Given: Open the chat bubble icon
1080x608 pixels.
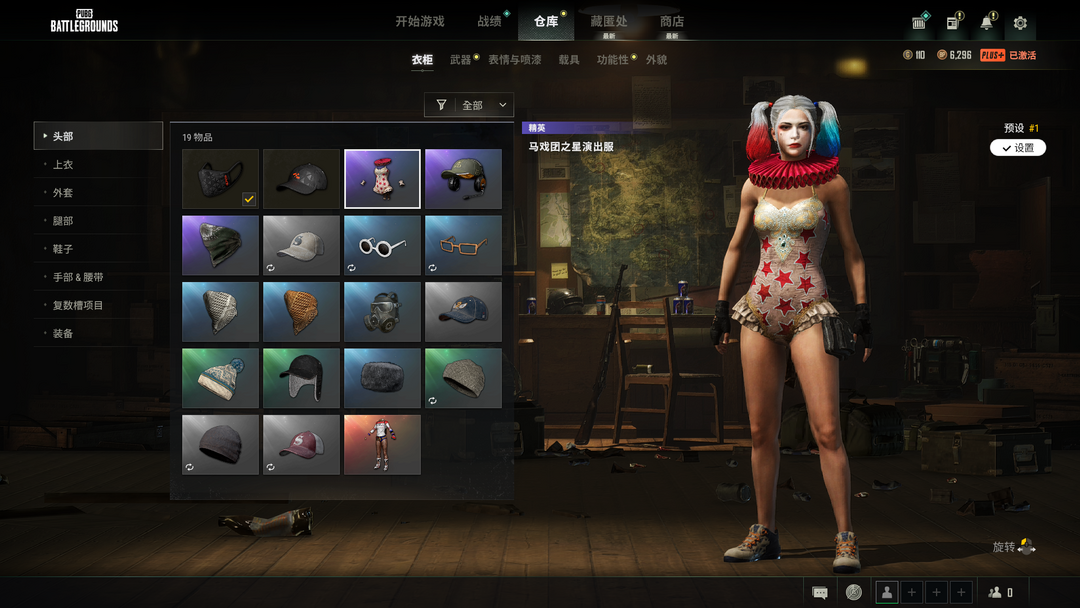Looking at the screenshot, I should click(820, 592).
